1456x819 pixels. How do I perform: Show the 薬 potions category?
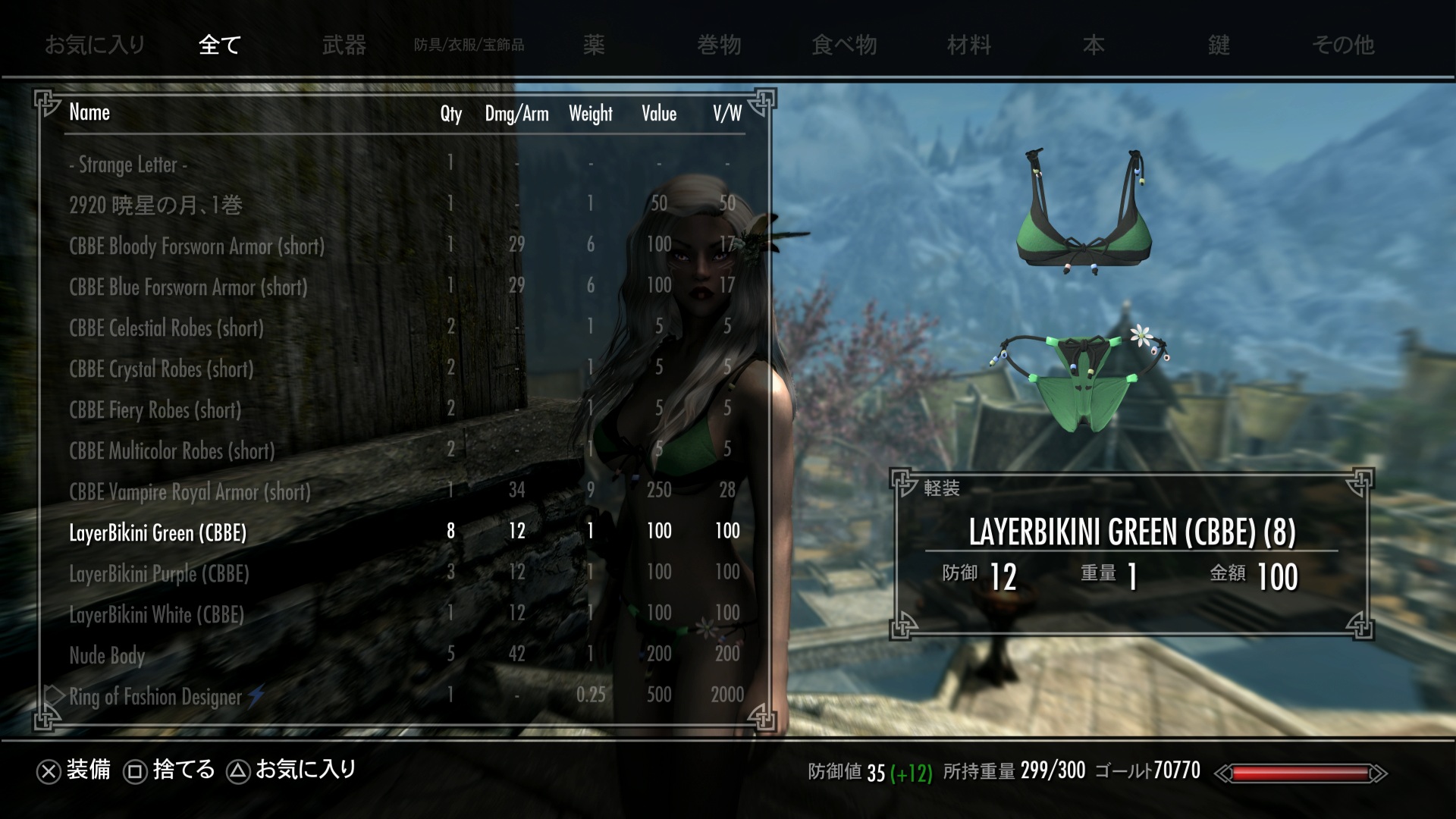[x=594, y=45]
